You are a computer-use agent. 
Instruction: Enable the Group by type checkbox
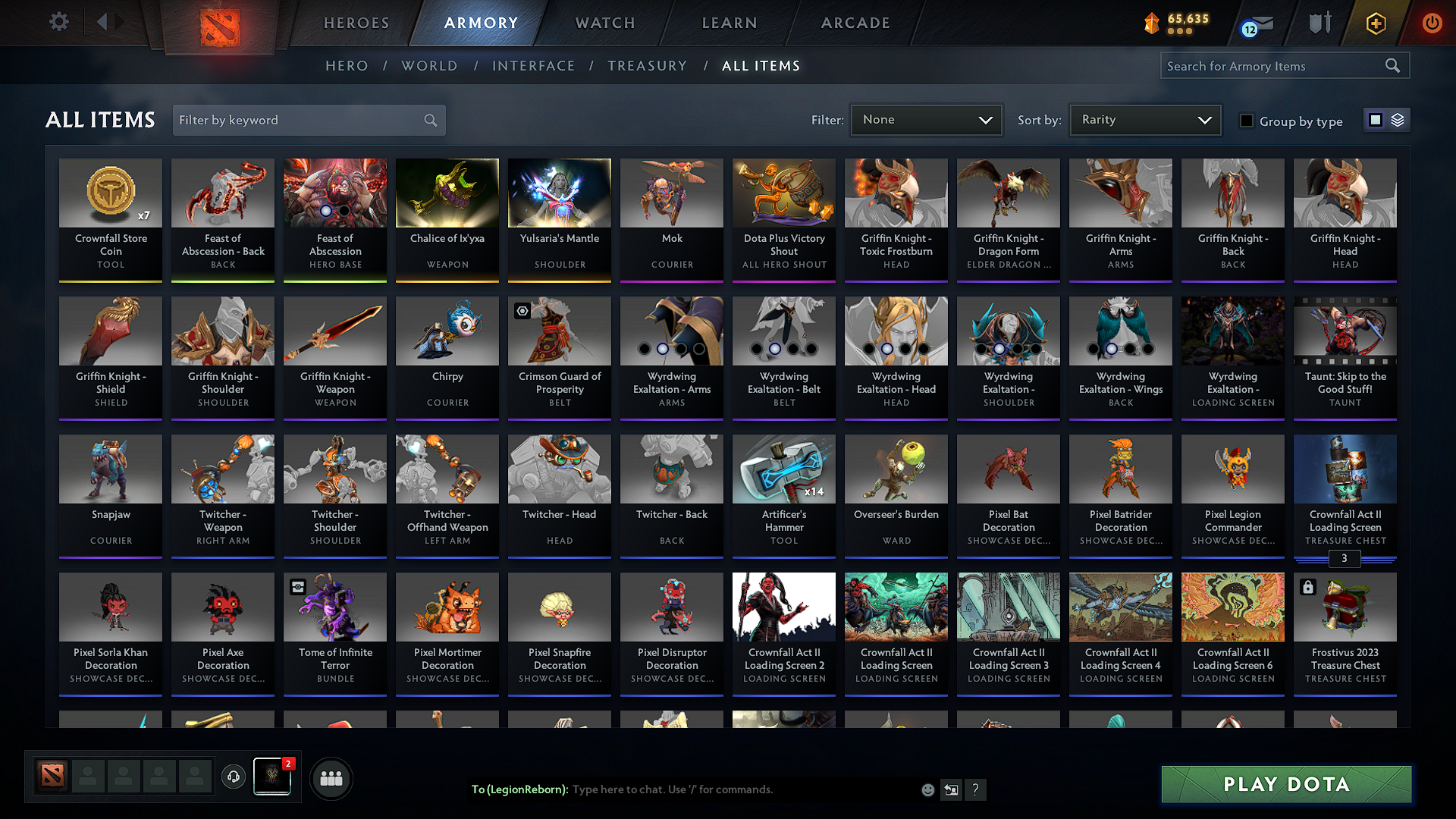(1247, 121)
